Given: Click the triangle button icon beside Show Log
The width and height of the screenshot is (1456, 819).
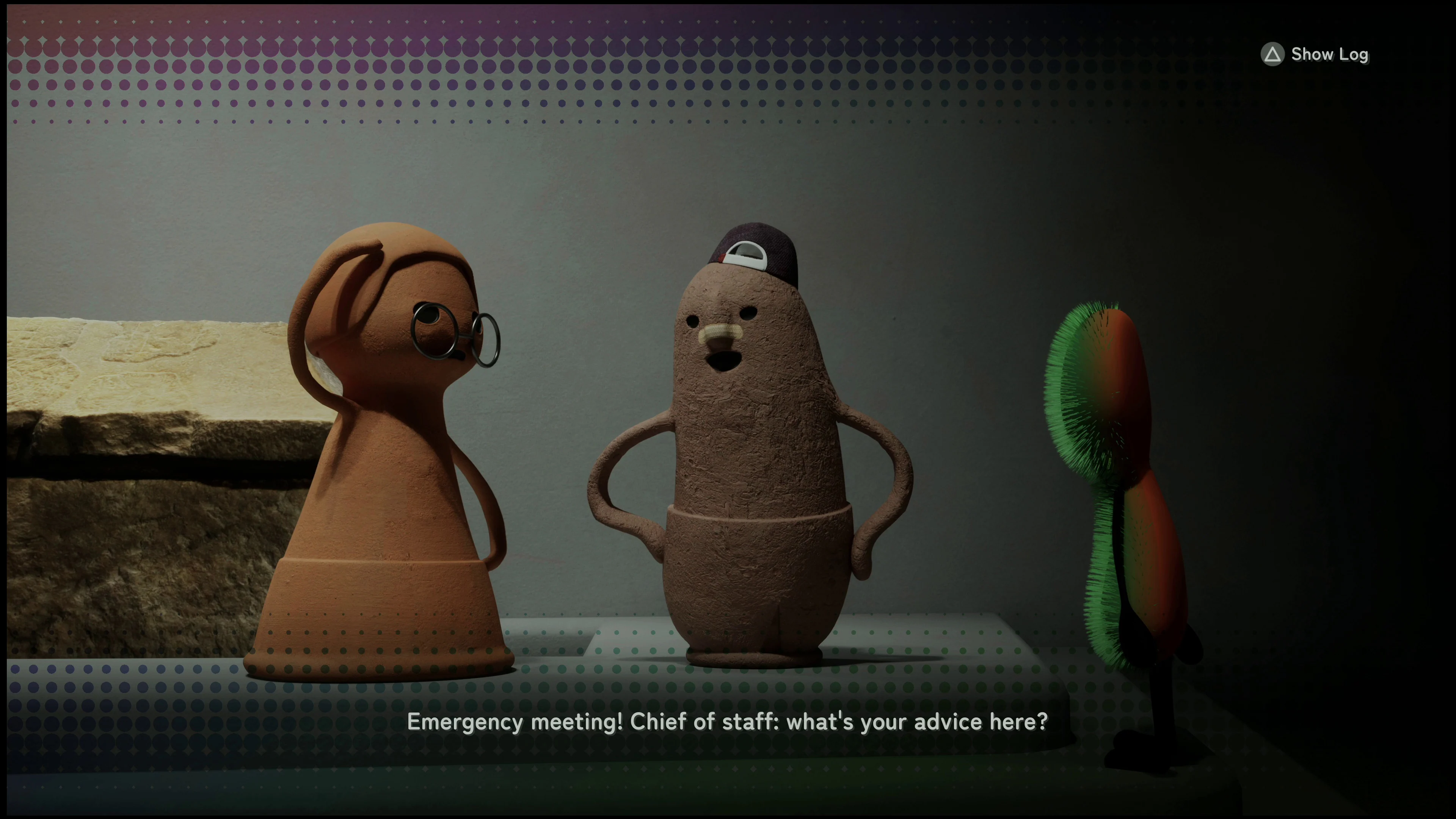Looking at the screenshot, I should pos(1272,54).
